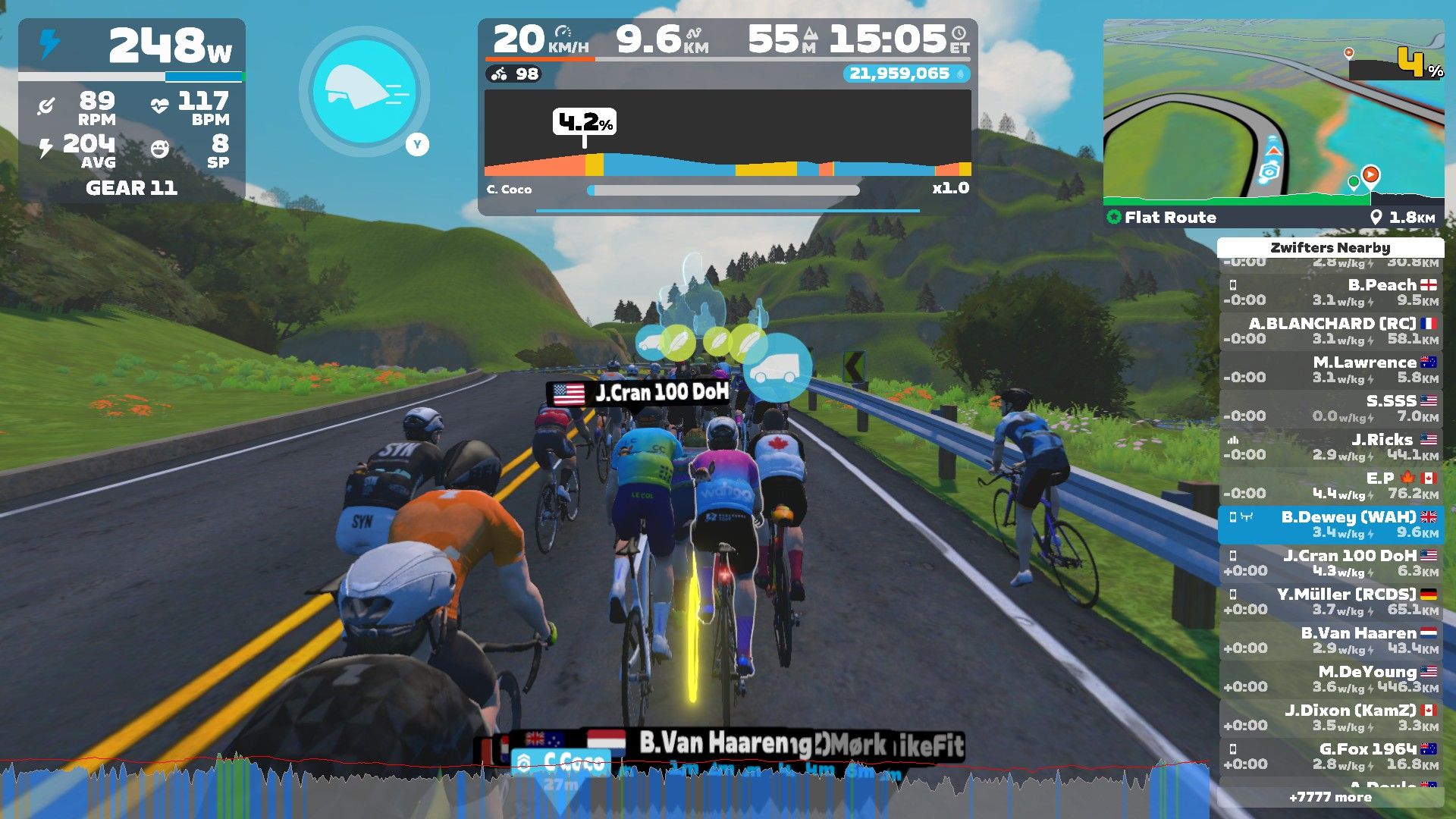View J.Ricks in rider list
The image size is (1456, 819).
(x=1331, y=447)
